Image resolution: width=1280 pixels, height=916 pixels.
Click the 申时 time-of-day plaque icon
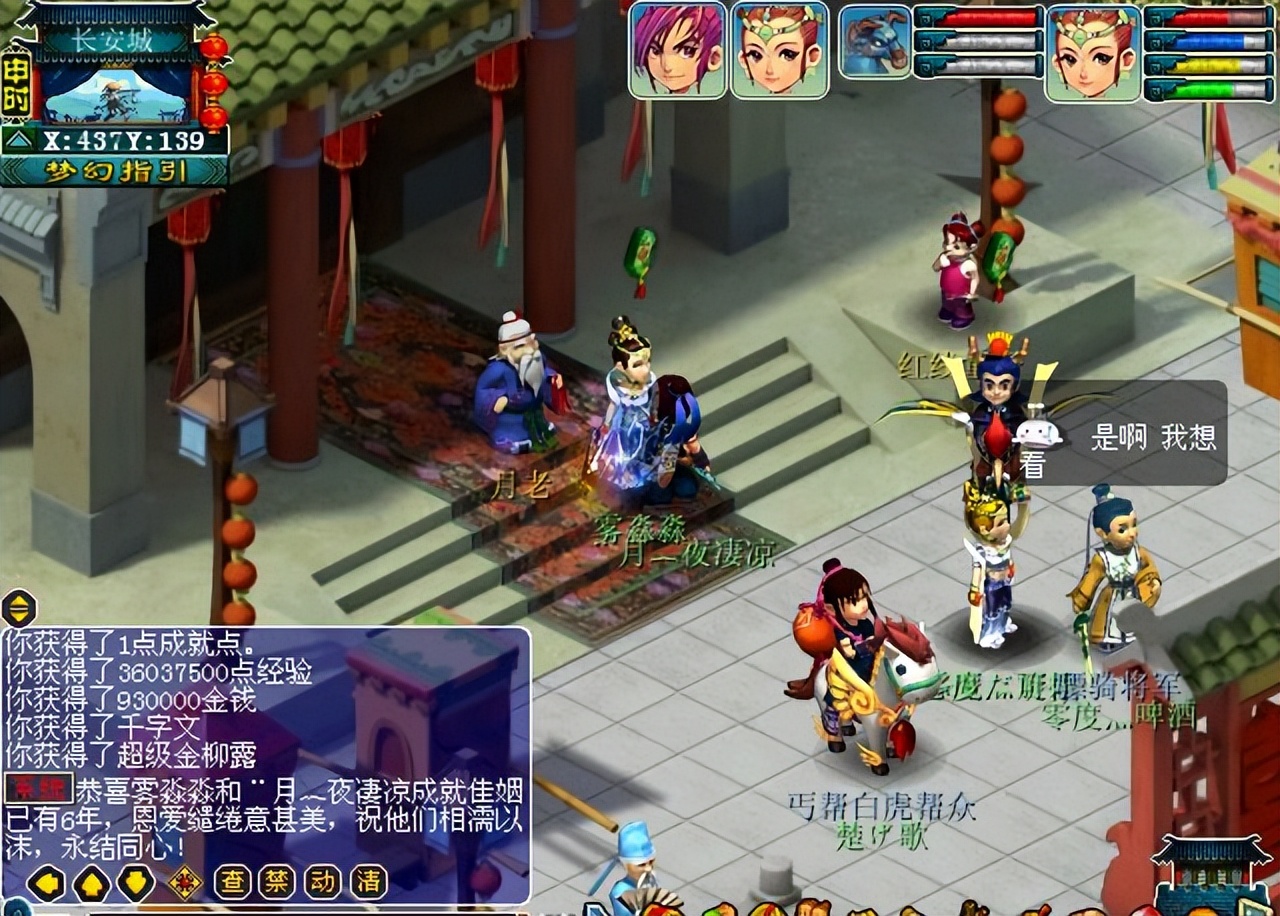pos(17,86)
